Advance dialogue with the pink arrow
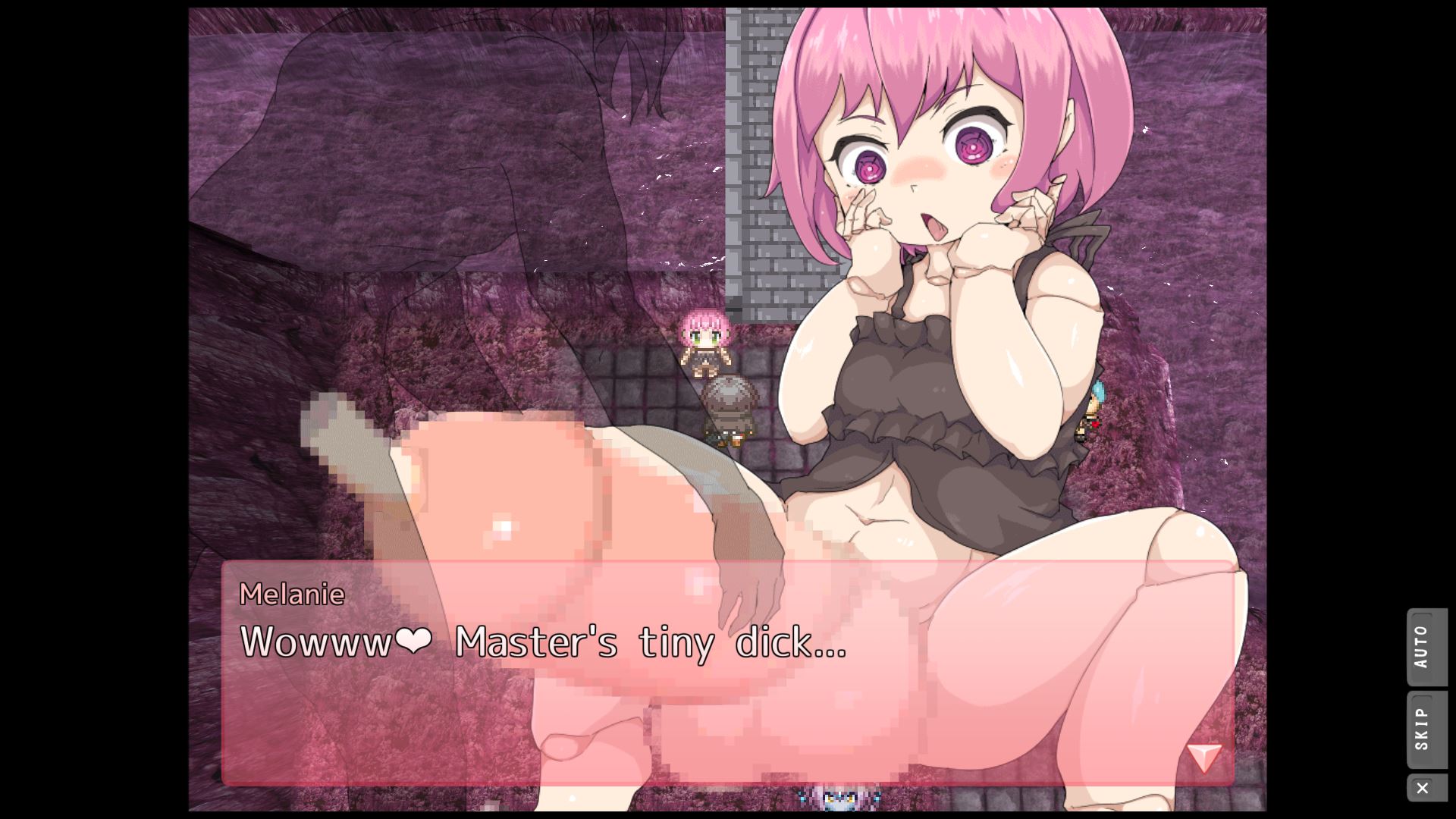 pyautogui.click(x=1203, y=756)
